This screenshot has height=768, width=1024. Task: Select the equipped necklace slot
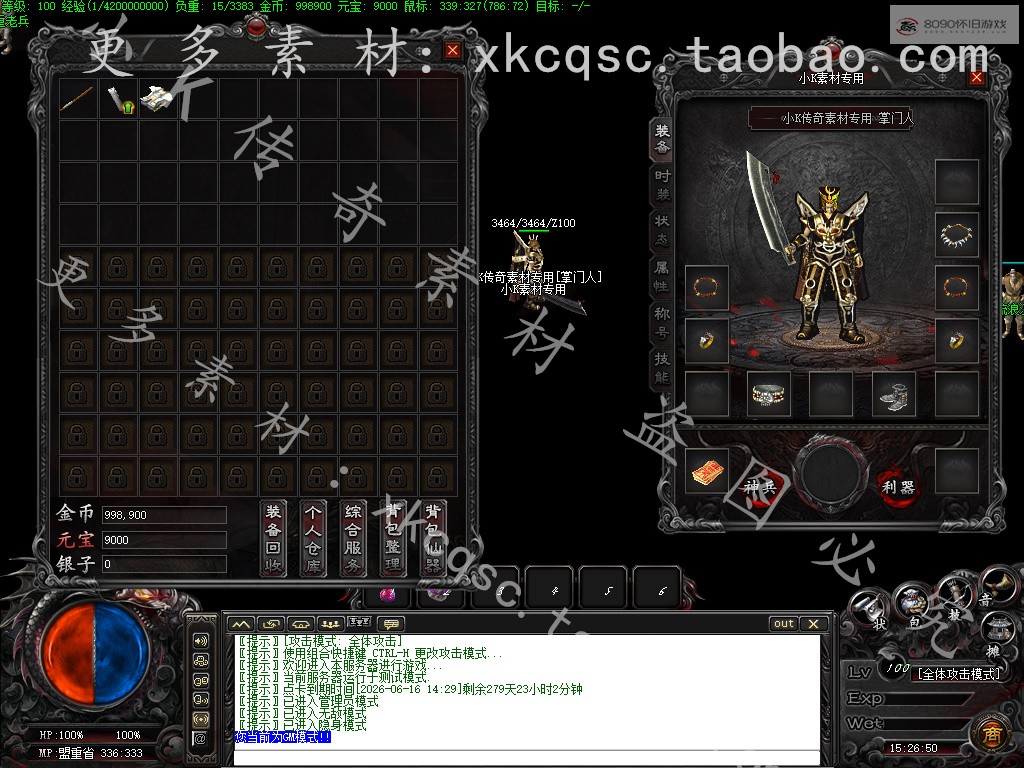click(x=956, y=236)
